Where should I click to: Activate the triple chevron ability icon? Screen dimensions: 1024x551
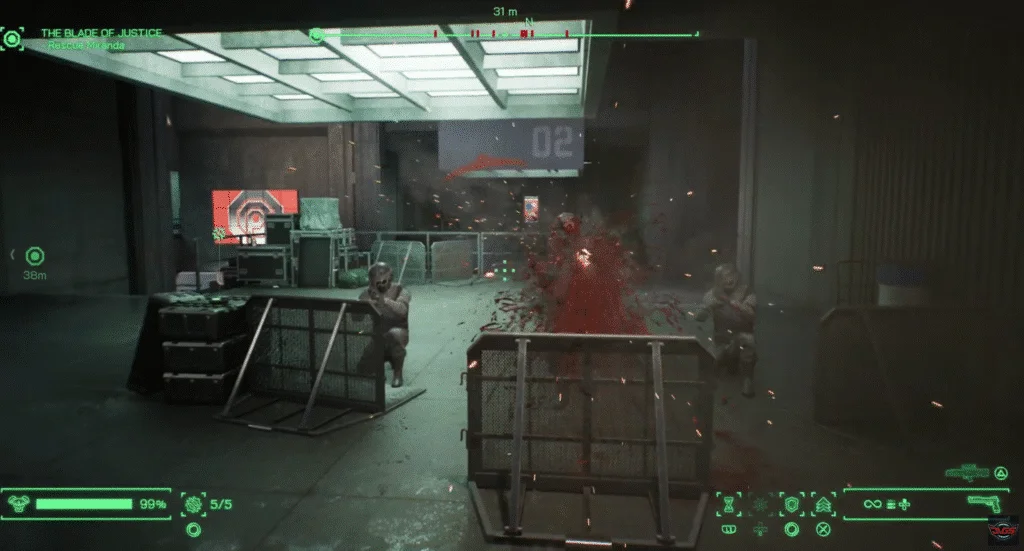click(824, 504)
